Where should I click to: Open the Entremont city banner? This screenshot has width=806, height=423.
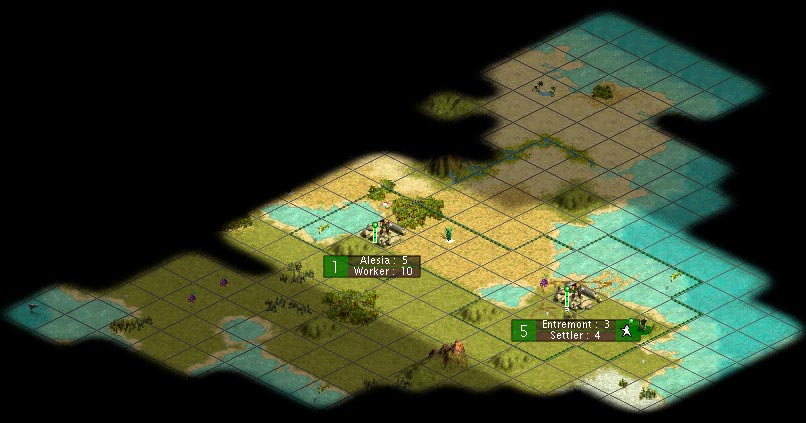click(x=575, y=330)
